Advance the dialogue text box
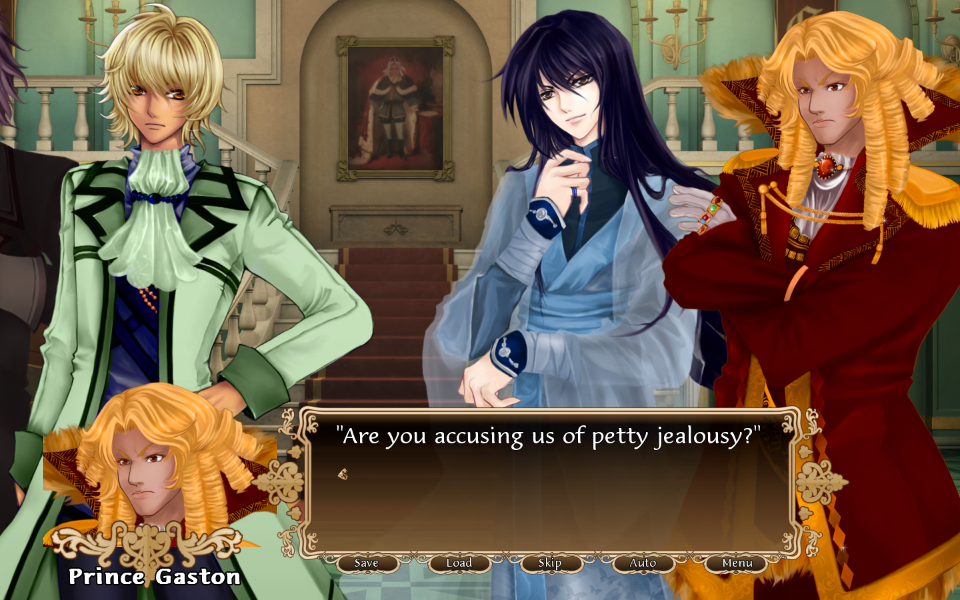960x600 pixels. tap(550, 480)
